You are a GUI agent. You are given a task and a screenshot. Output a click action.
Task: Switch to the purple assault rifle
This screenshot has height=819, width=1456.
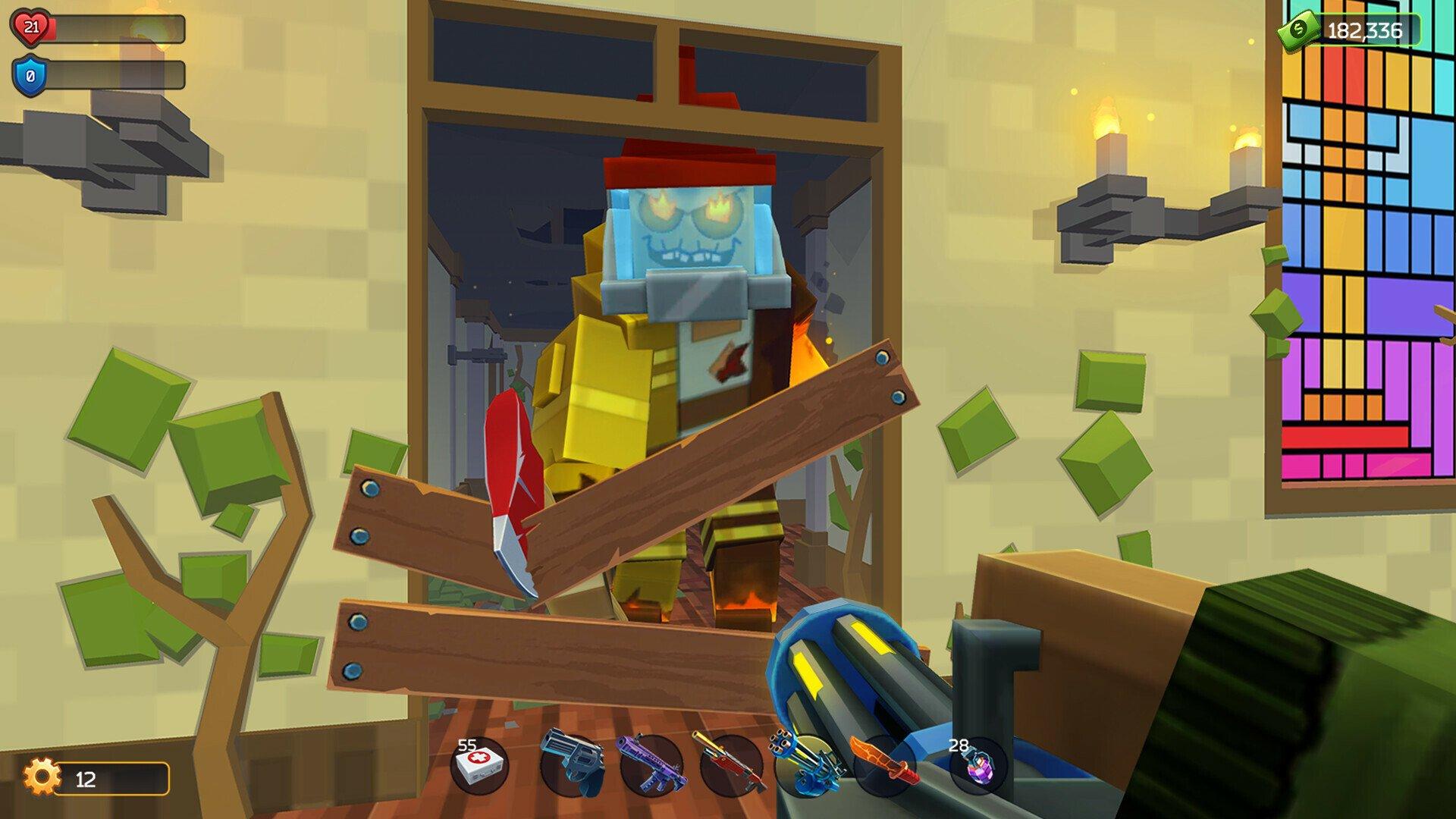click(x=651, y=764)
